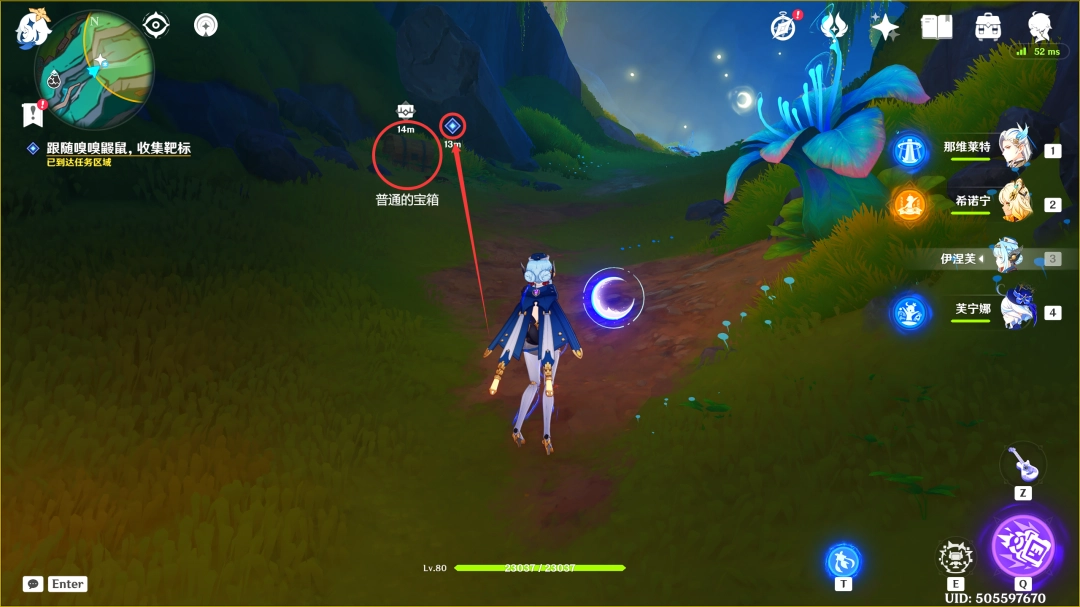Open the chat speech bubble
This screenshot has height=607, width=1080.
pyautogui.click(x=33, y=584)
